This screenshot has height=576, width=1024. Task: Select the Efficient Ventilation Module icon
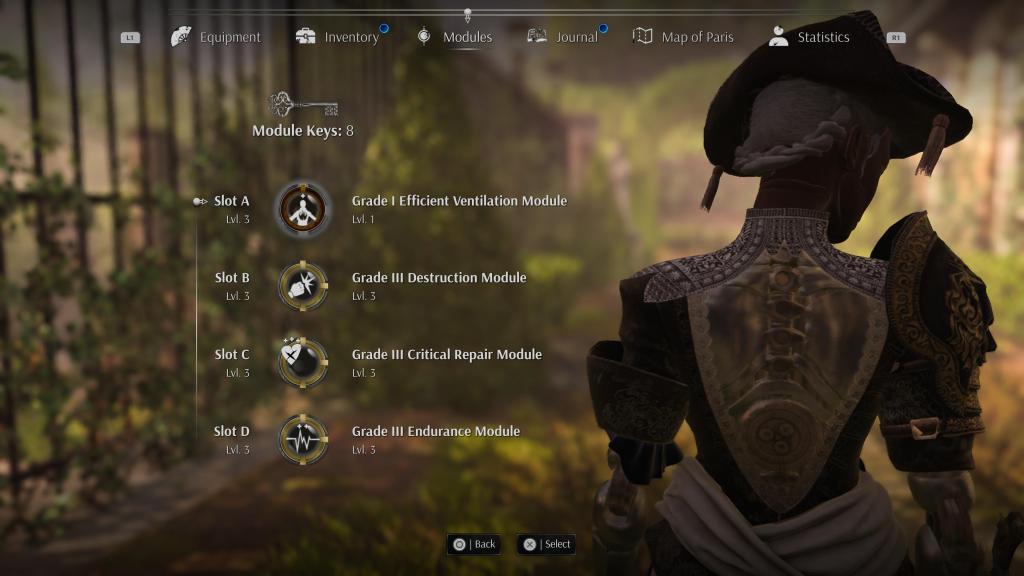pos(302,209)
